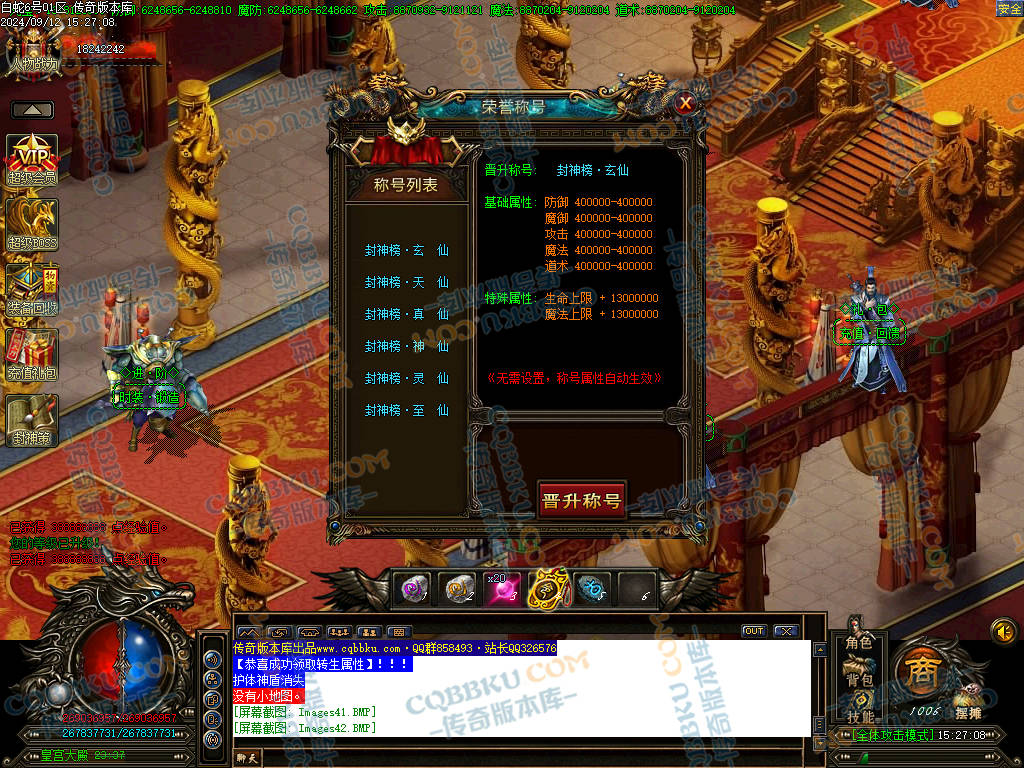Image resolution: width=1024 pixels, height=768 pixels.
Task: Toggle the sound speaker button
Action: tap(1003, 631)
